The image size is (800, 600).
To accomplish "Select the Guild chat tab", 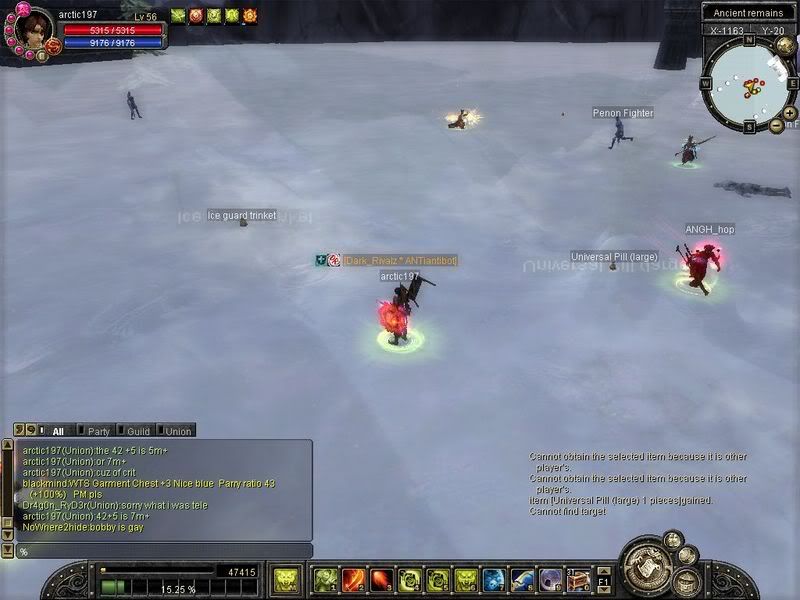I will [138, 431].
